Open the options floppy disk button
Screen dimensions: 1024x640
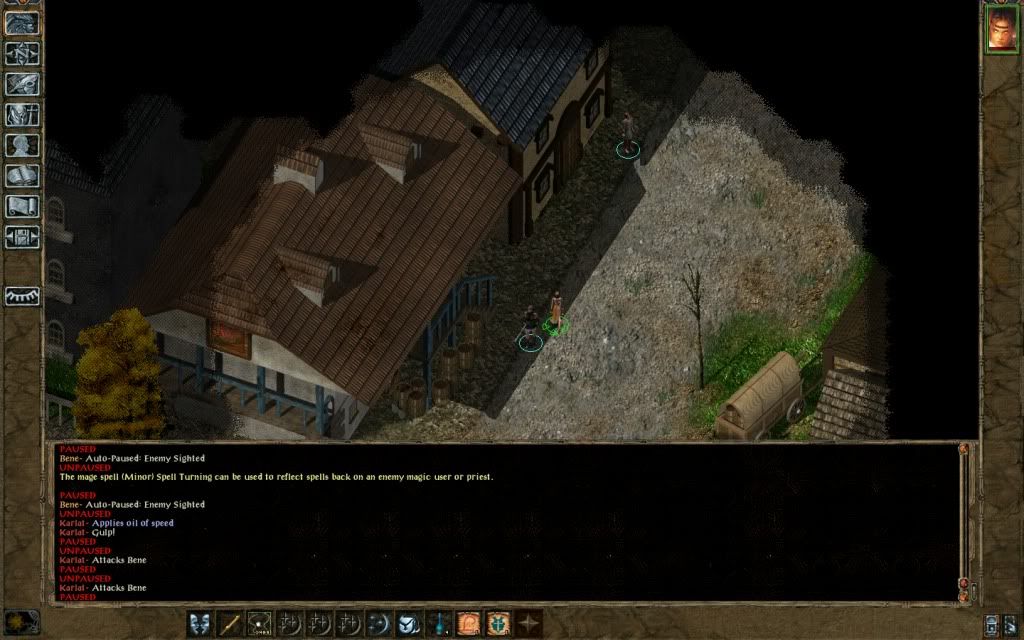(22, 238)
